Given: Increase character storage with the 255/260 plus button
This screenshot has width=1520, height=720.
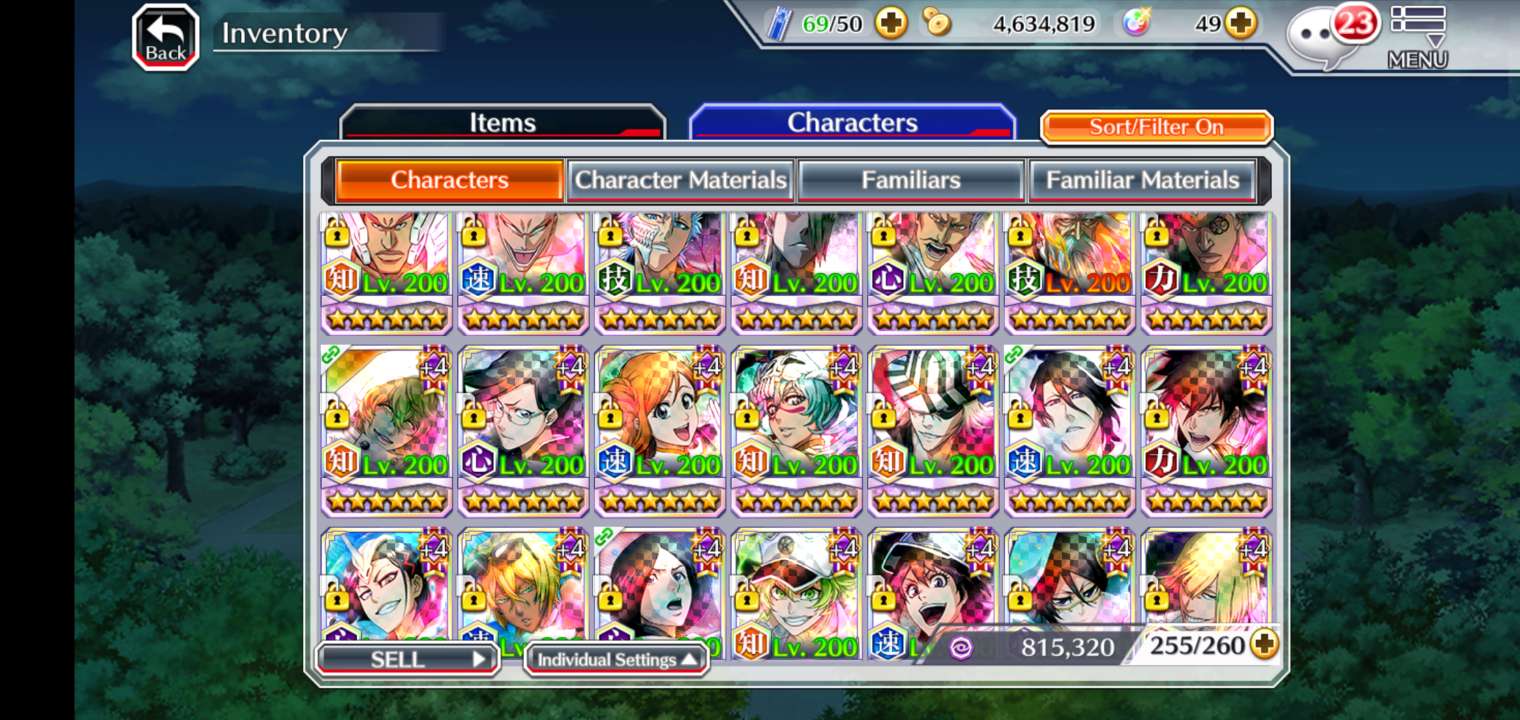Looking at the screenshot, I should point(1265,645).
